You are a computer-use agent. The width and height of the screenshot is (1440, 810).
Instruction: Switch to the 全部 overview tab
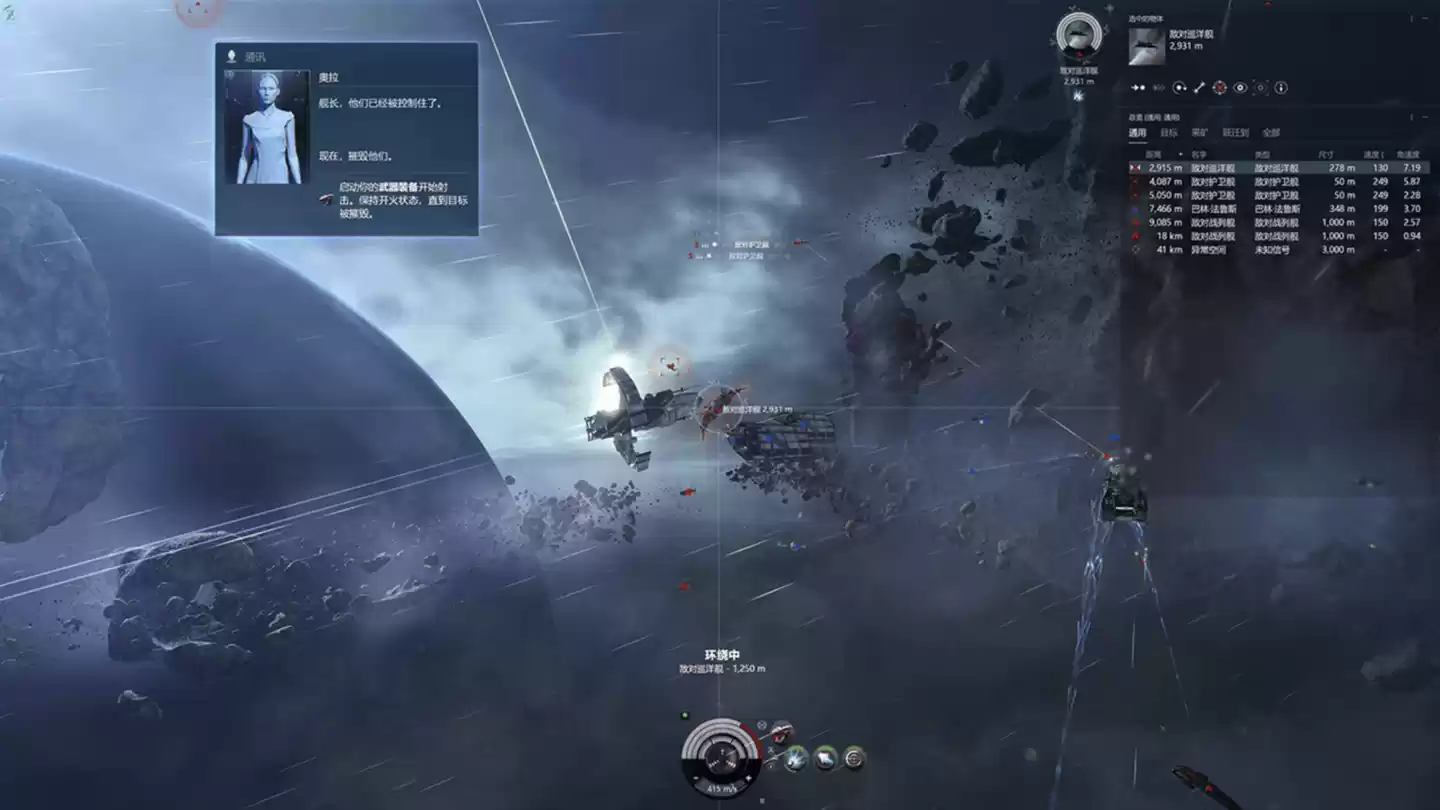pos(1270,132)
